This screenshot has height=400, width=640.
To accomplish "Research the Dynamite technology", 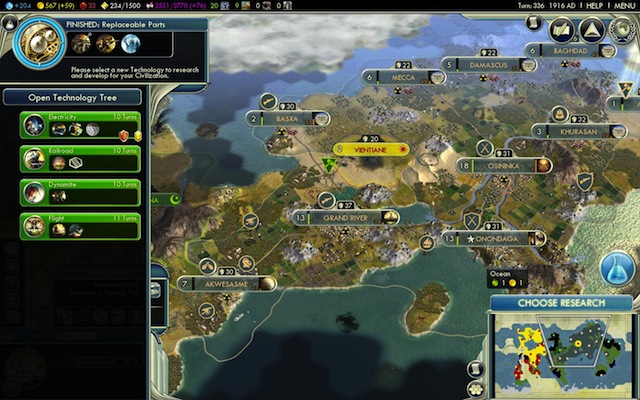I will (78, 193).
